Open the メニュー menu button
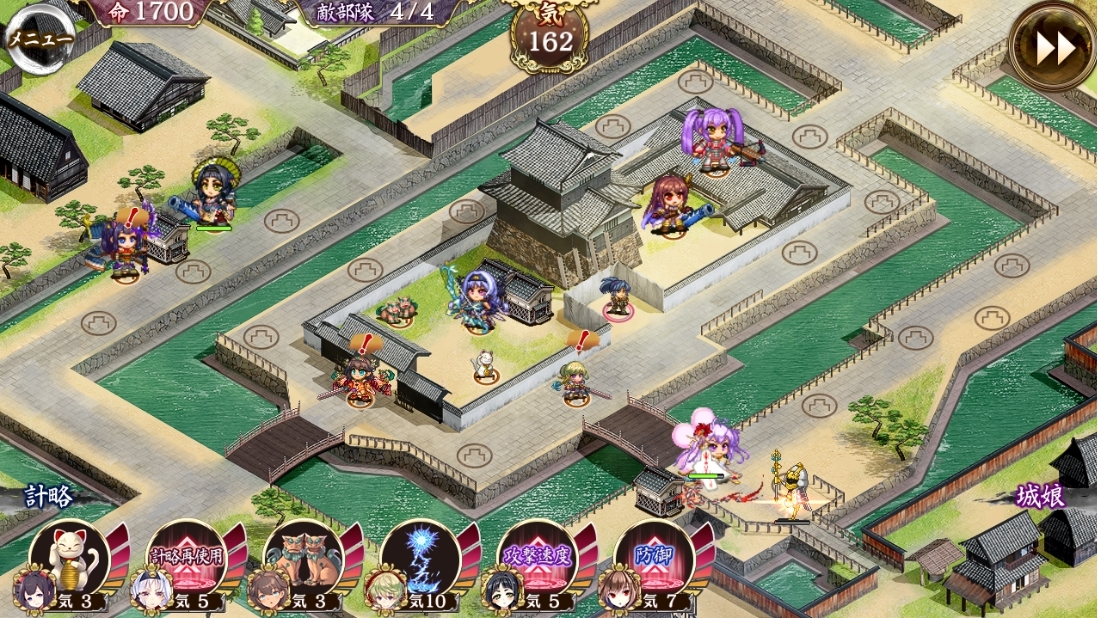 pyautogui.click(x=40, y=39)
